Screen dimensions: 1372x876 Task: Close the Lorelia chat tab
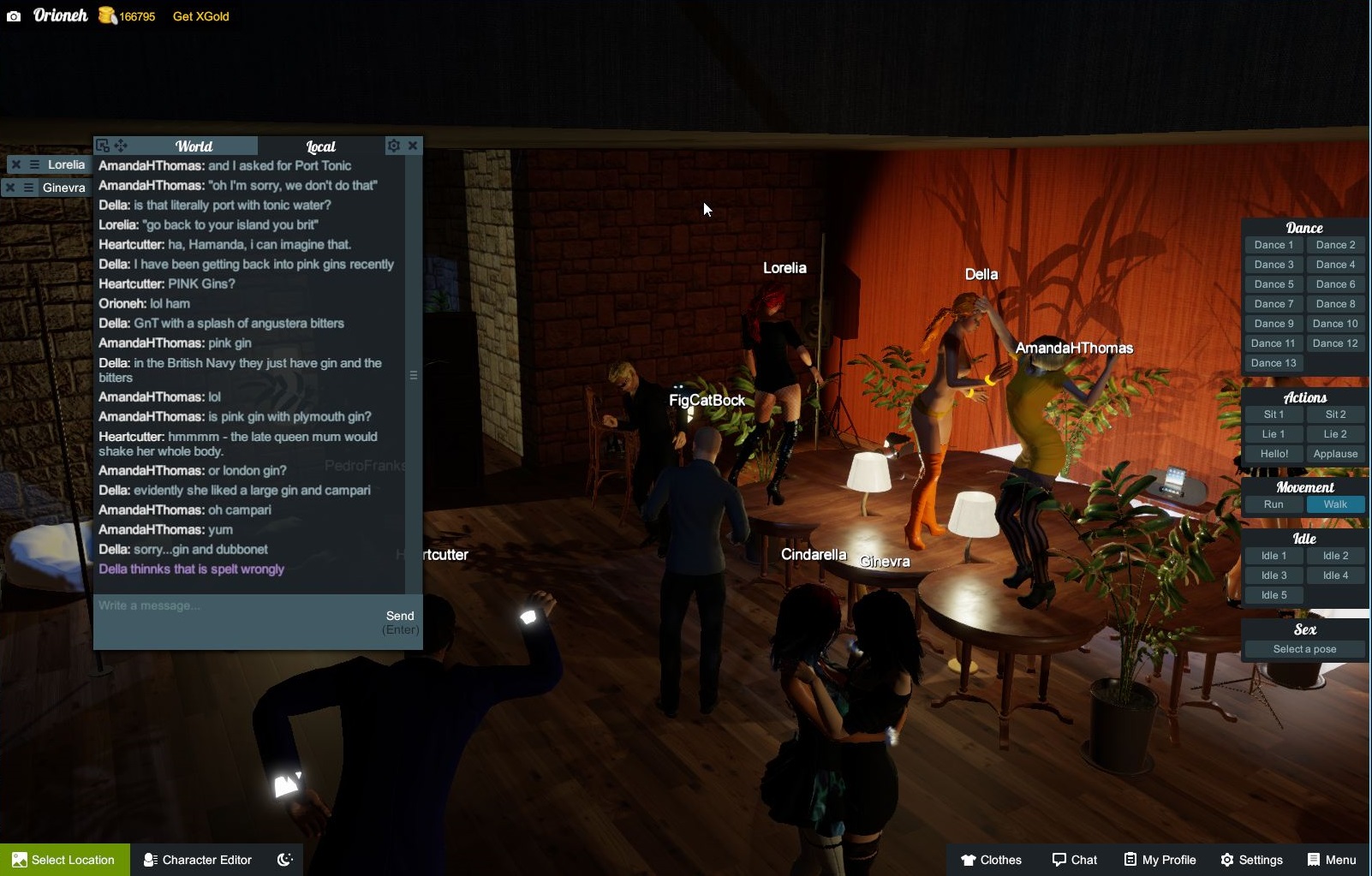tap(15, 164)
